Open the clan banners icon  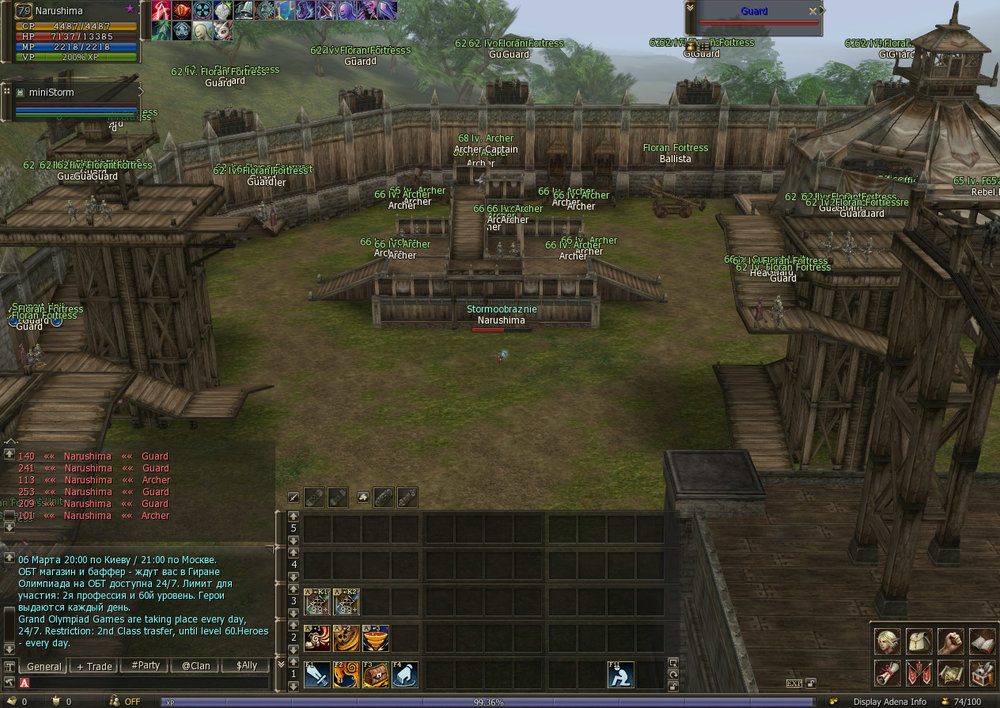[919, 672]
